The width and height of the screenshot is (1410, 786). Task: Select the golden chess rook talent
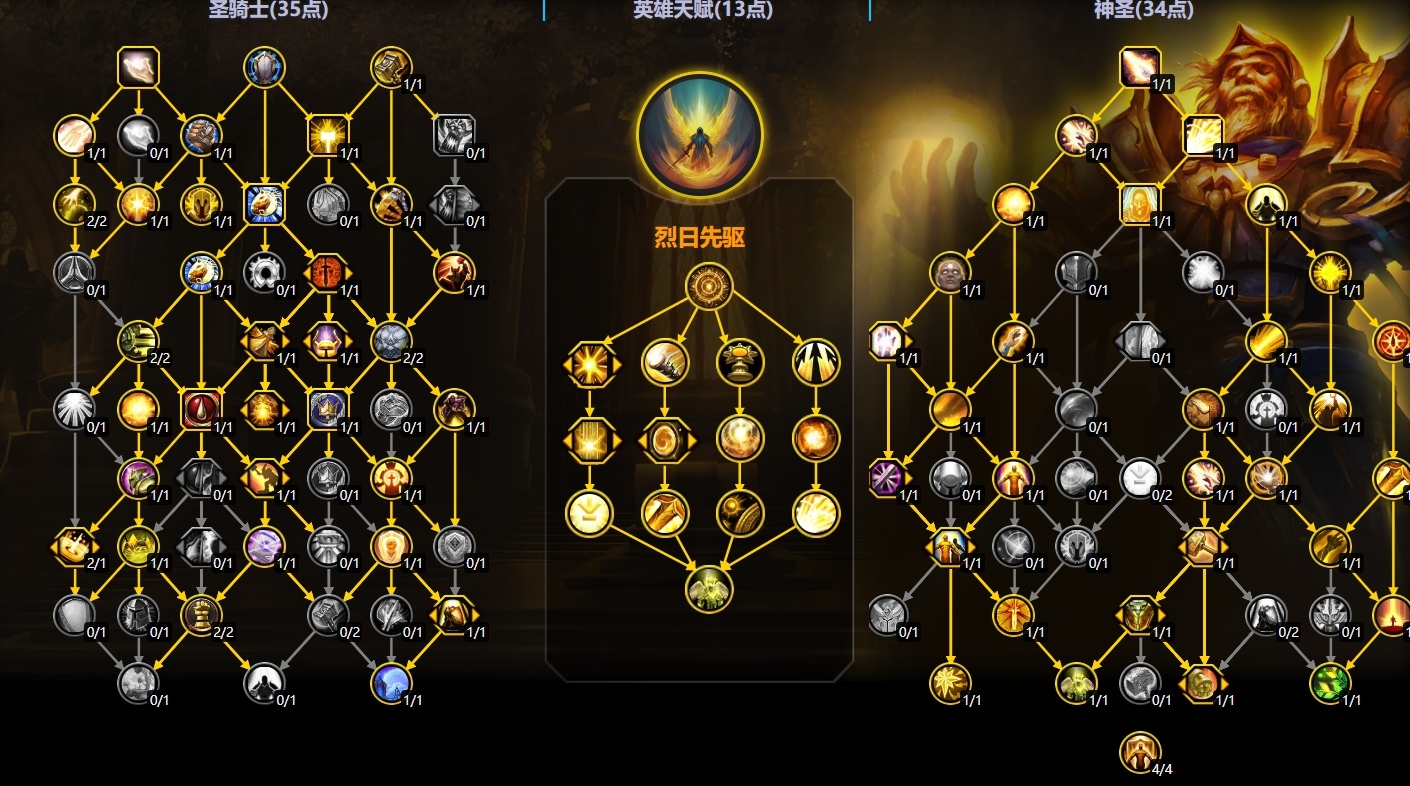tap(202, 615)
